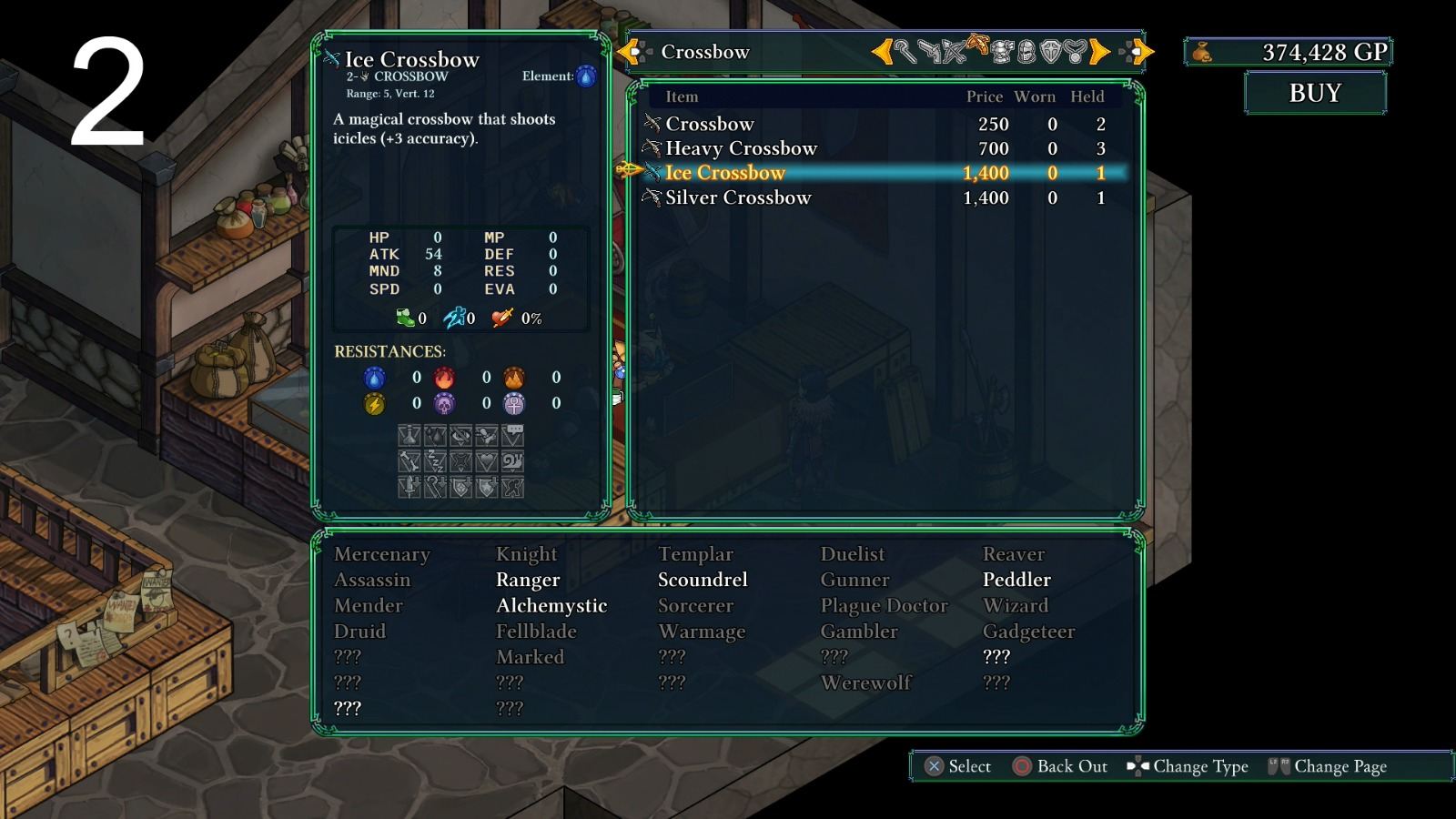Switch to the shield equipment category
The width and height of the screenshot is (1456, 819).
[1050, 52]
